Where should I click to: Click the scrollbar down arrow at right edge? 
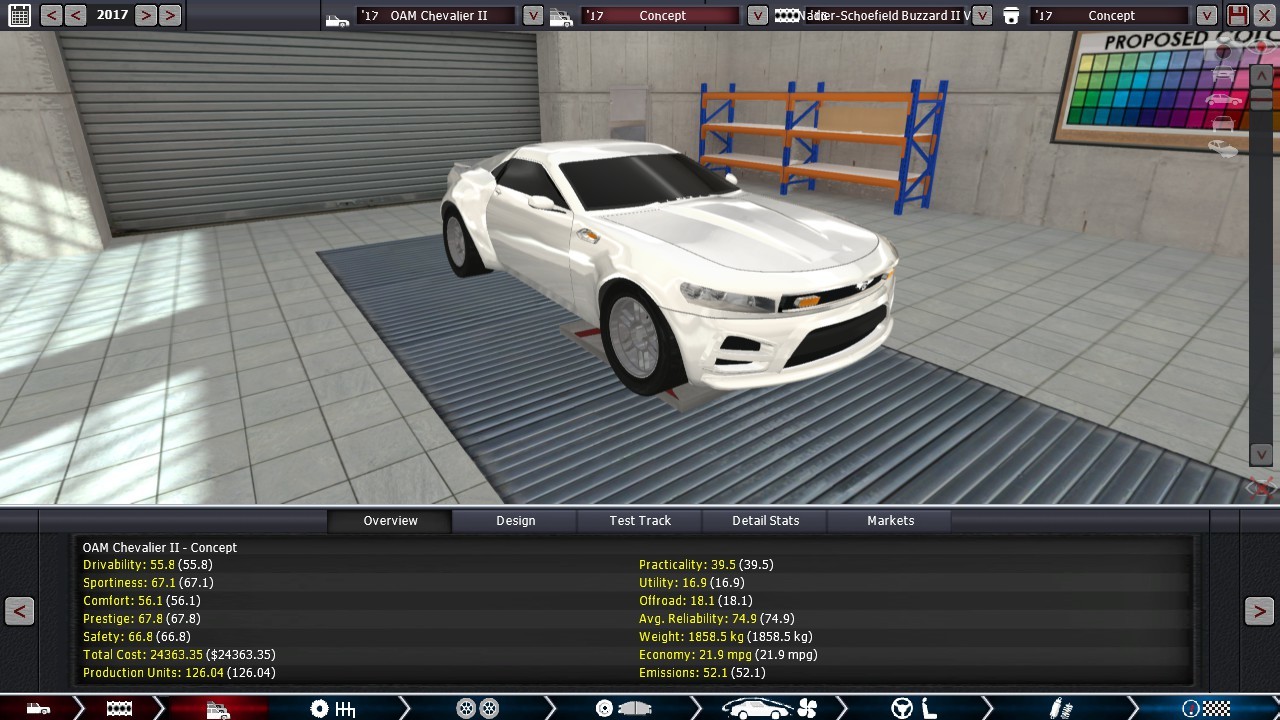click(x=1262, y=455)
